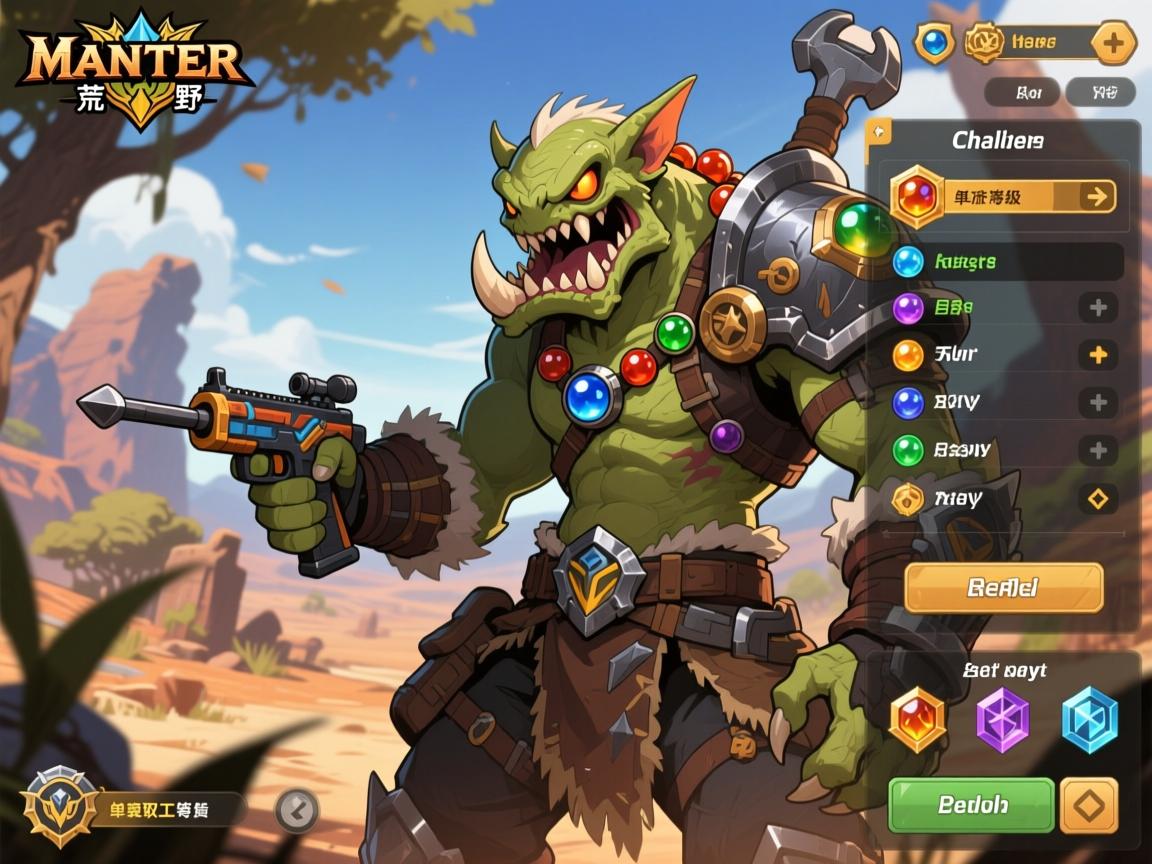
Task: Add to the green orb row
Action: [x=1097, y=449]
